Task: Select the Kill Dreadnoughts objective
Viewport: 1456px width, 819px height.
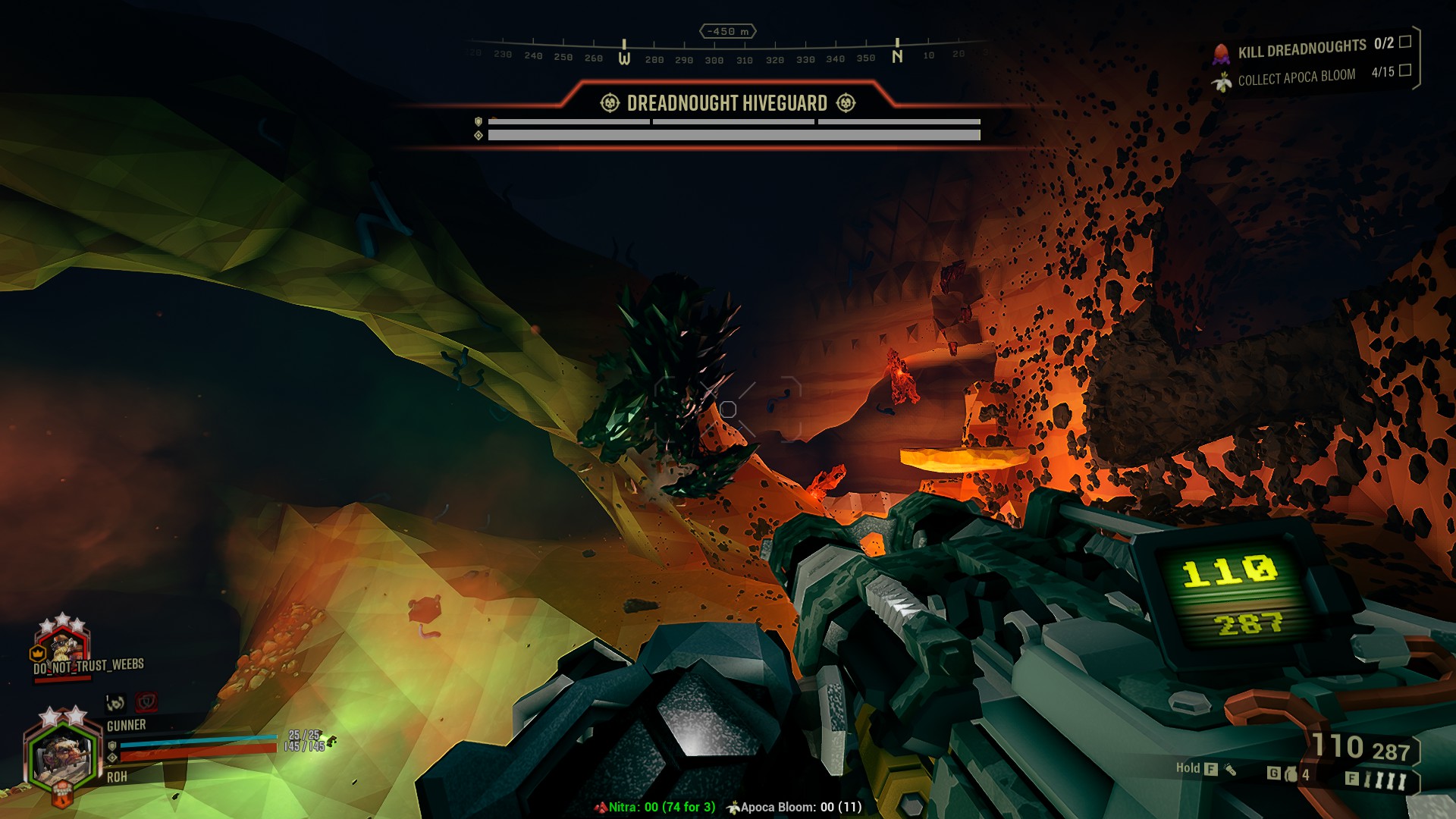Action: pyautogui.click(x=1301, y=49)
